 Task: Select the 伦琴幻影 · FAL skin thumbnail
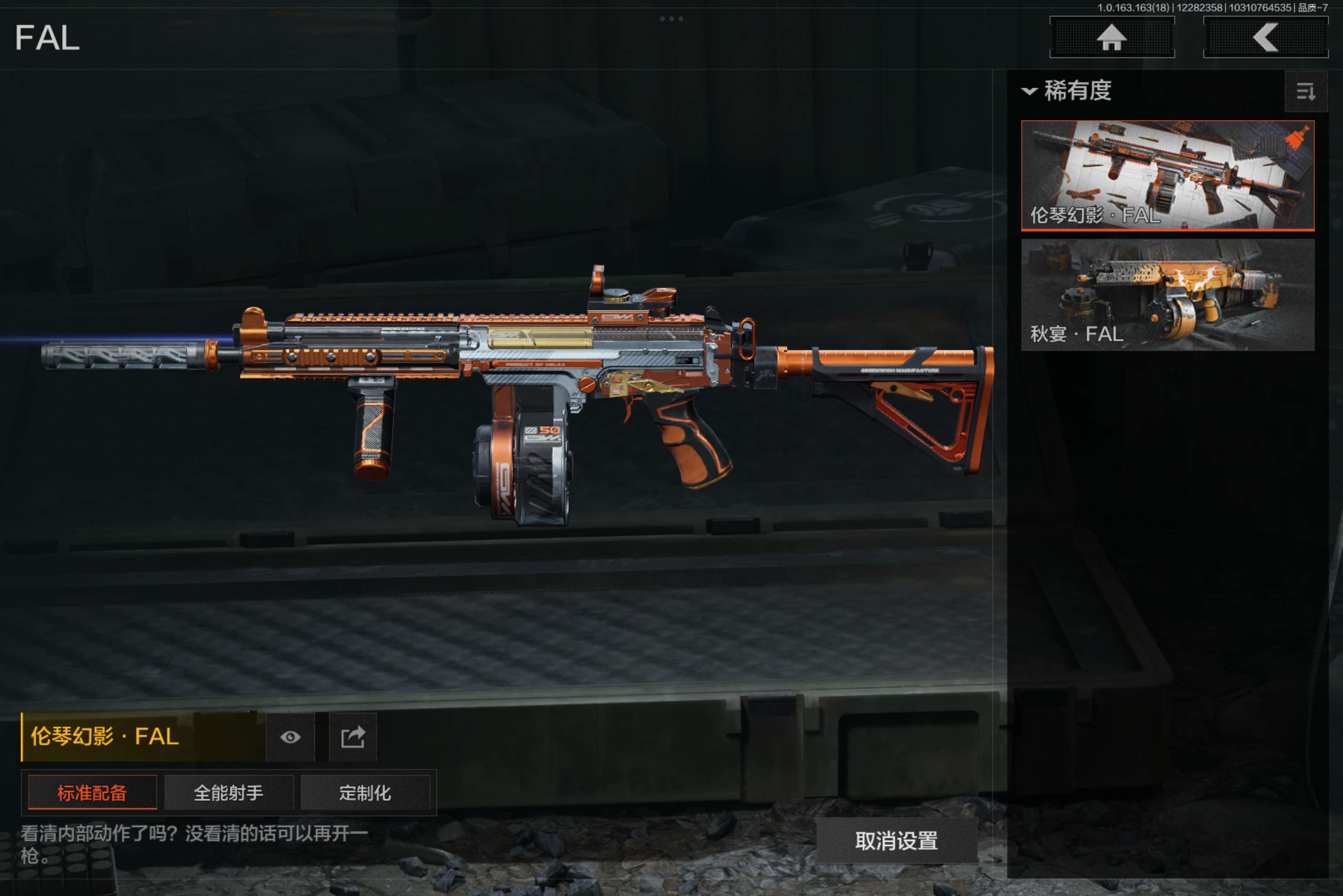(x=1167, y=175)
